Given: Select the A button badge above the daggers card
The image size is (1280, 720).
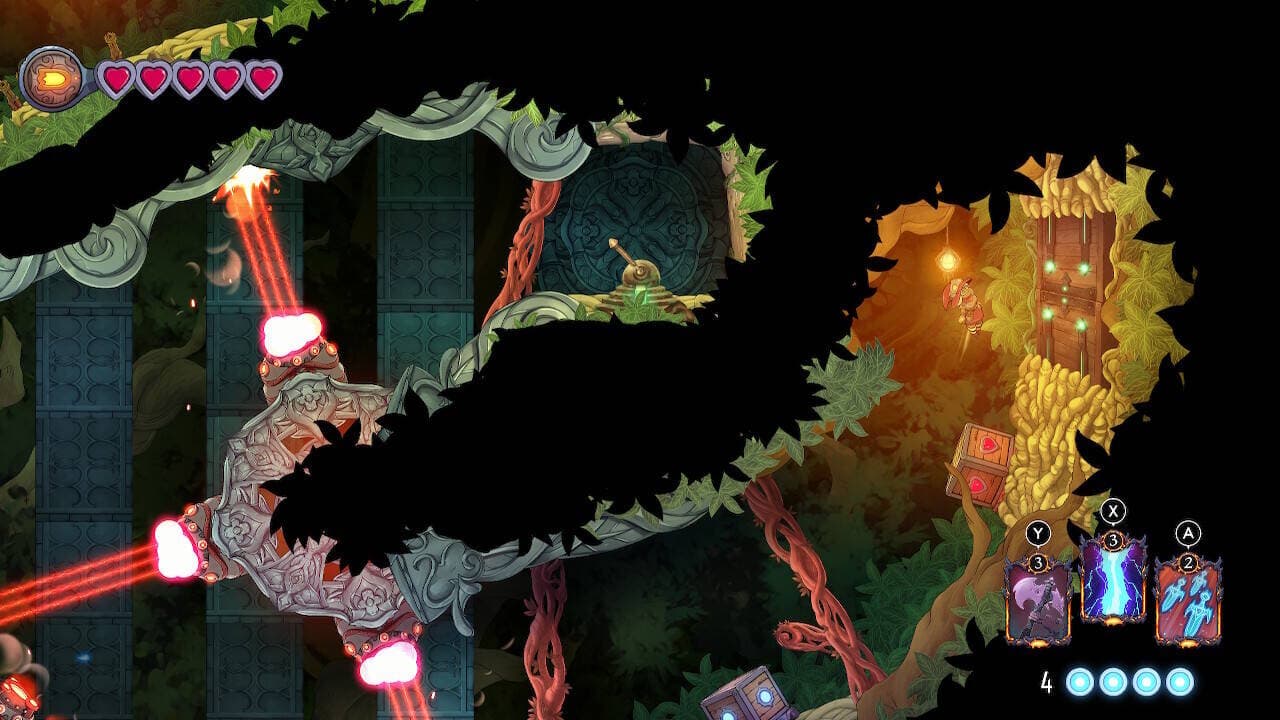Looking at the screenshot, I should coord(1187,531).
